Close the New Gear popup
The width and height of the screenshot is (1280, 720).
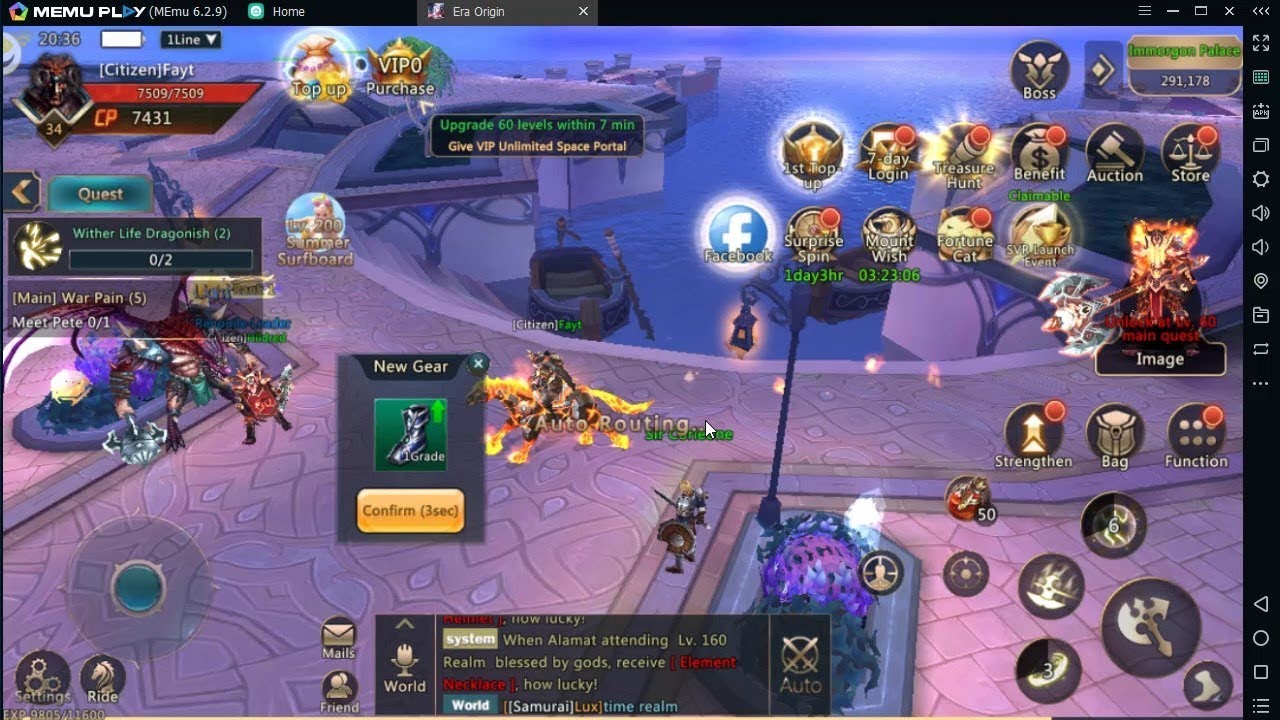(478, 364)
